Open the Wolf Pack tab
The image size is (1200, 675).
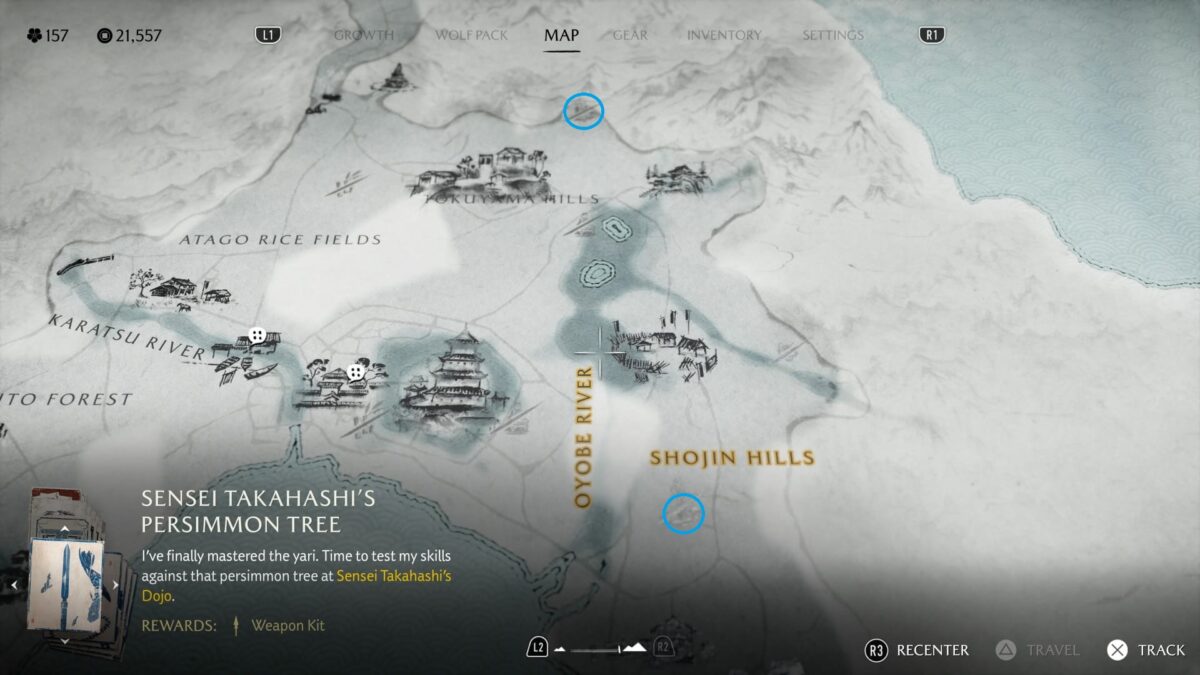[471, 35]
